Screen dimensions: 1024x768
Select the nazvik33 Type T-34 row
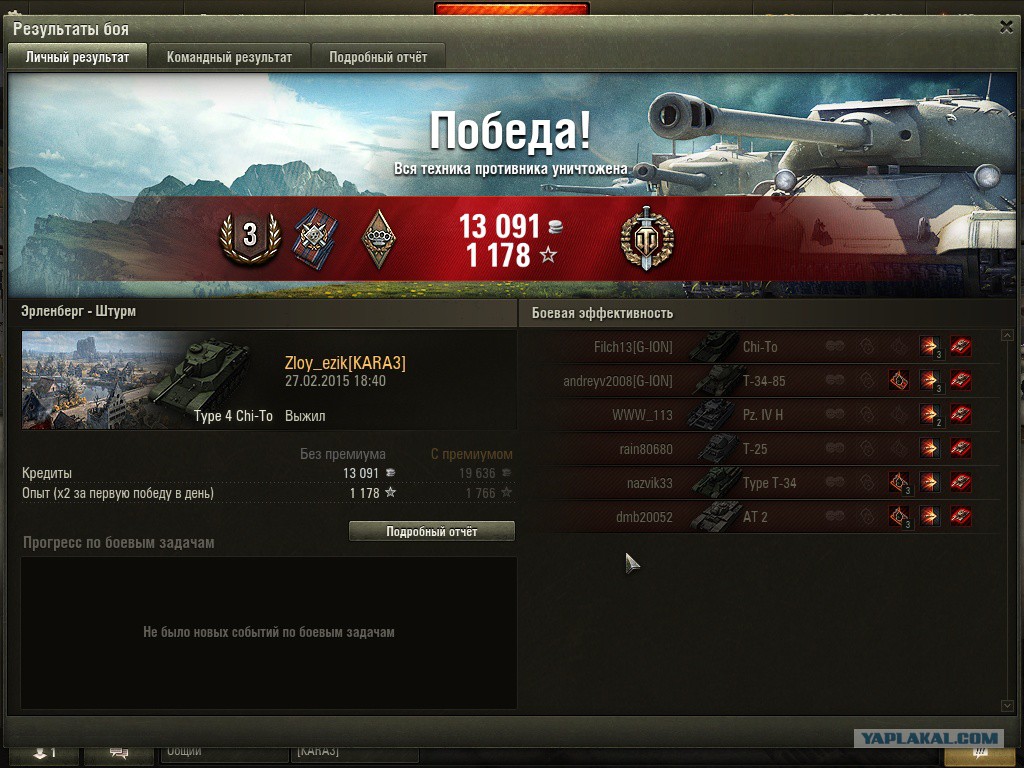[760, 483]
